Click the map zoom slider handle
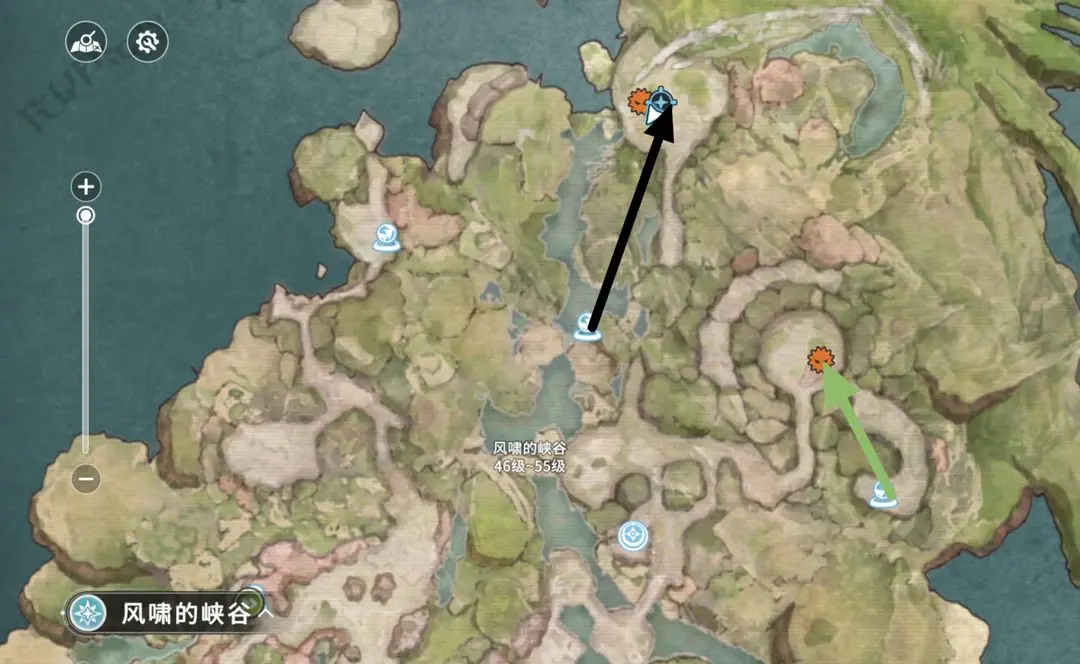Image resolution: width=1080 pixels, height=664 pixels. [87, 215]
